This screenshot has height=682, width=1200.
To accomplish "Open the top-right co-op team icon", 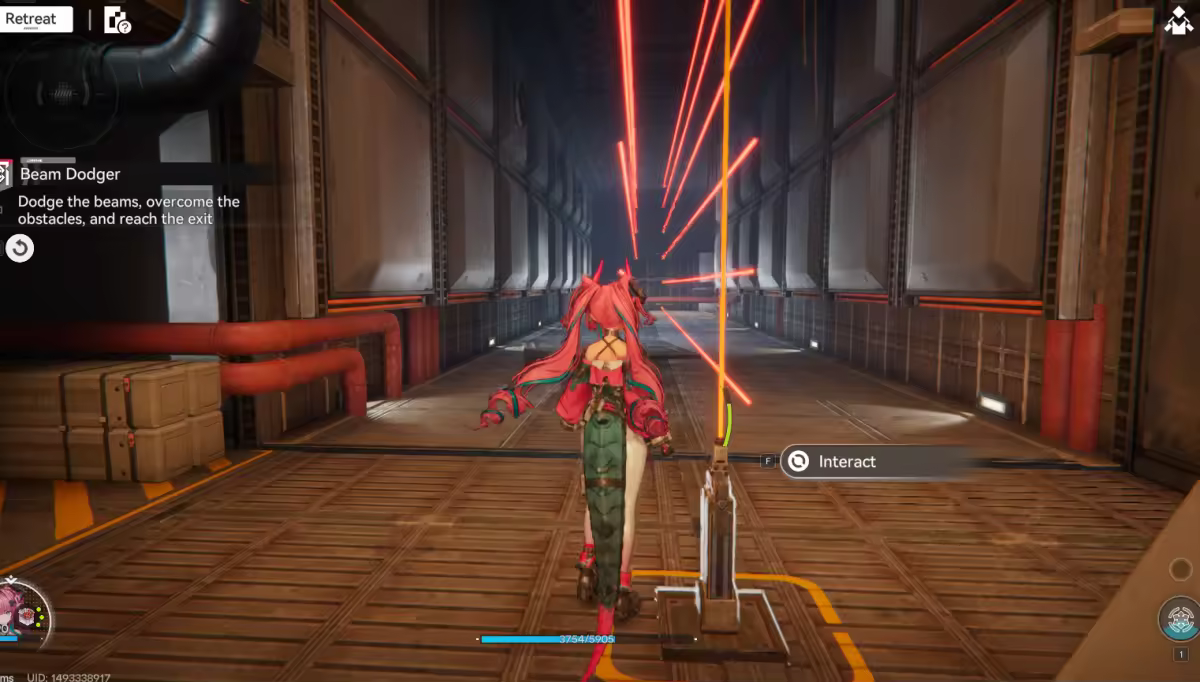I will pyautogui.click(x=1180, y=21).
